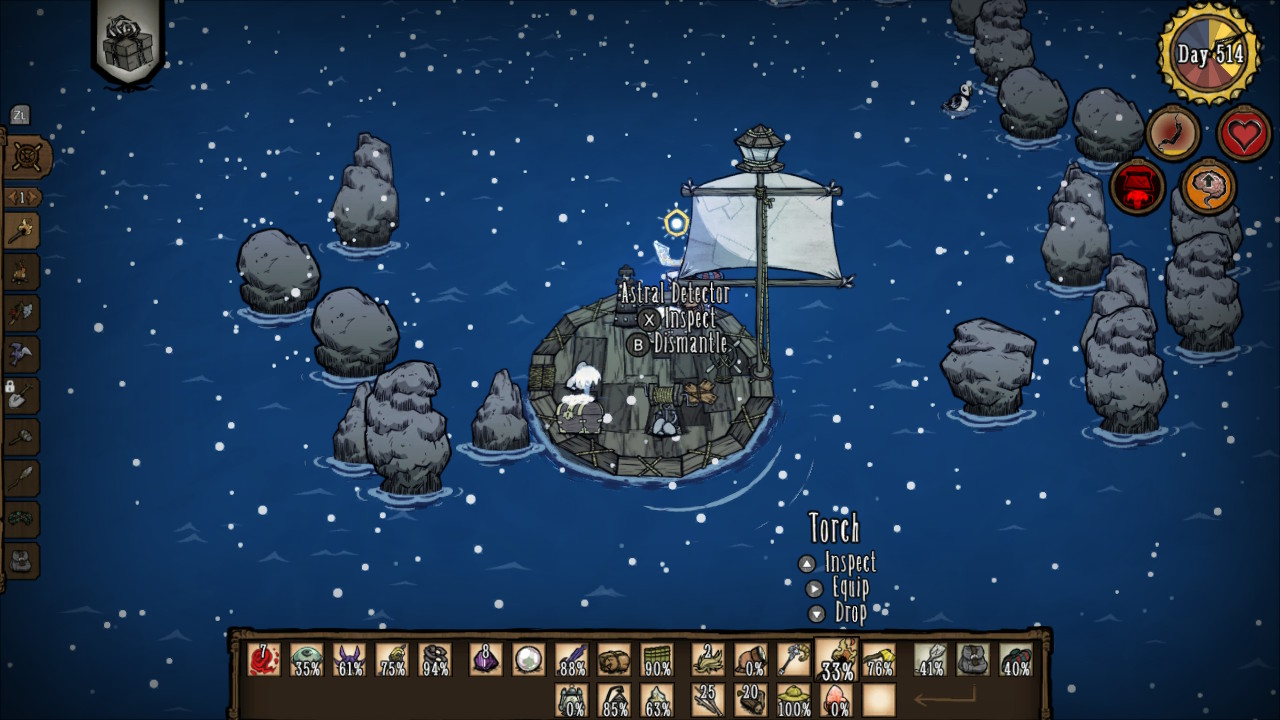Click the grey backpack equipment slot
The image size is (1280, 720).
(x=972, y=660)
